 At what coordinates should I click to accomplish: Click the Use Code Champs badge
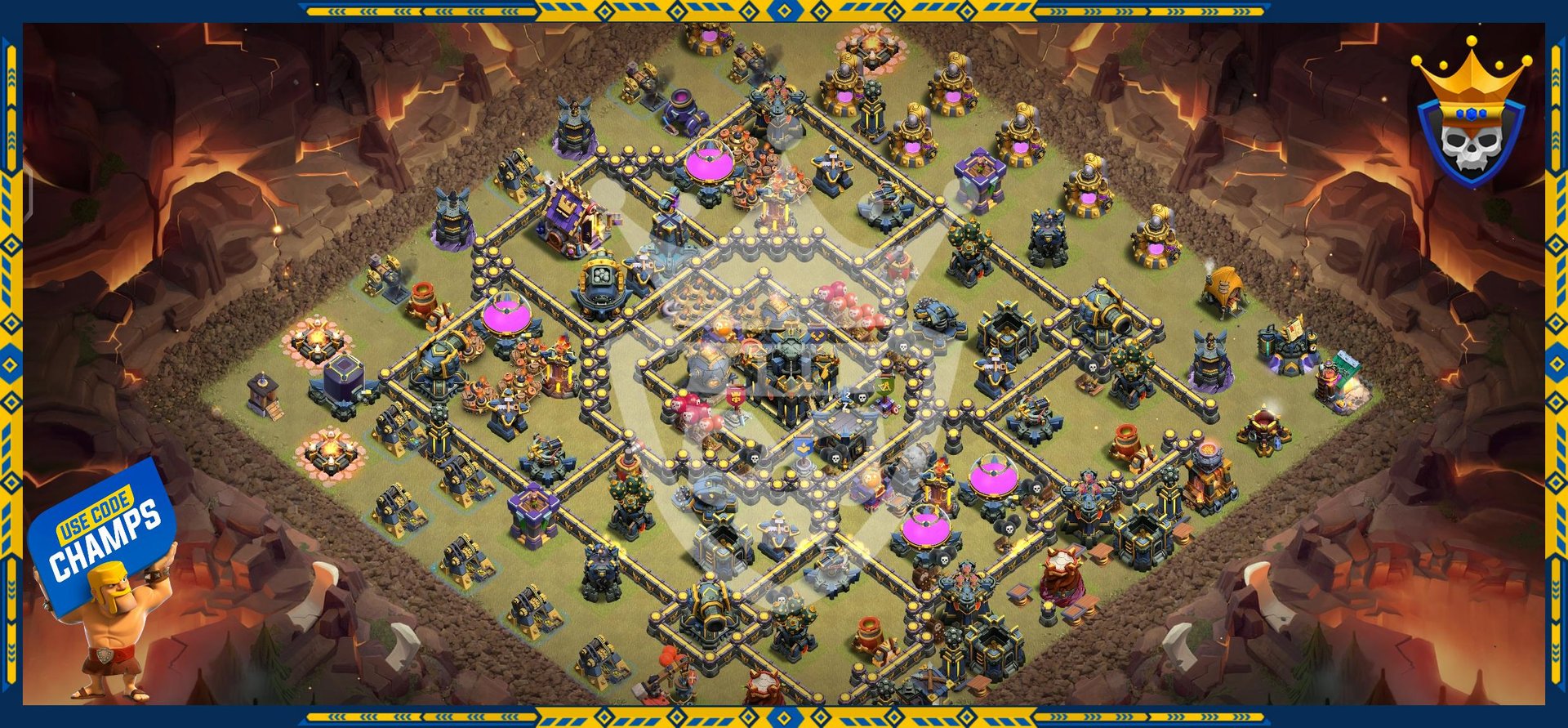(x=103, y=535)
